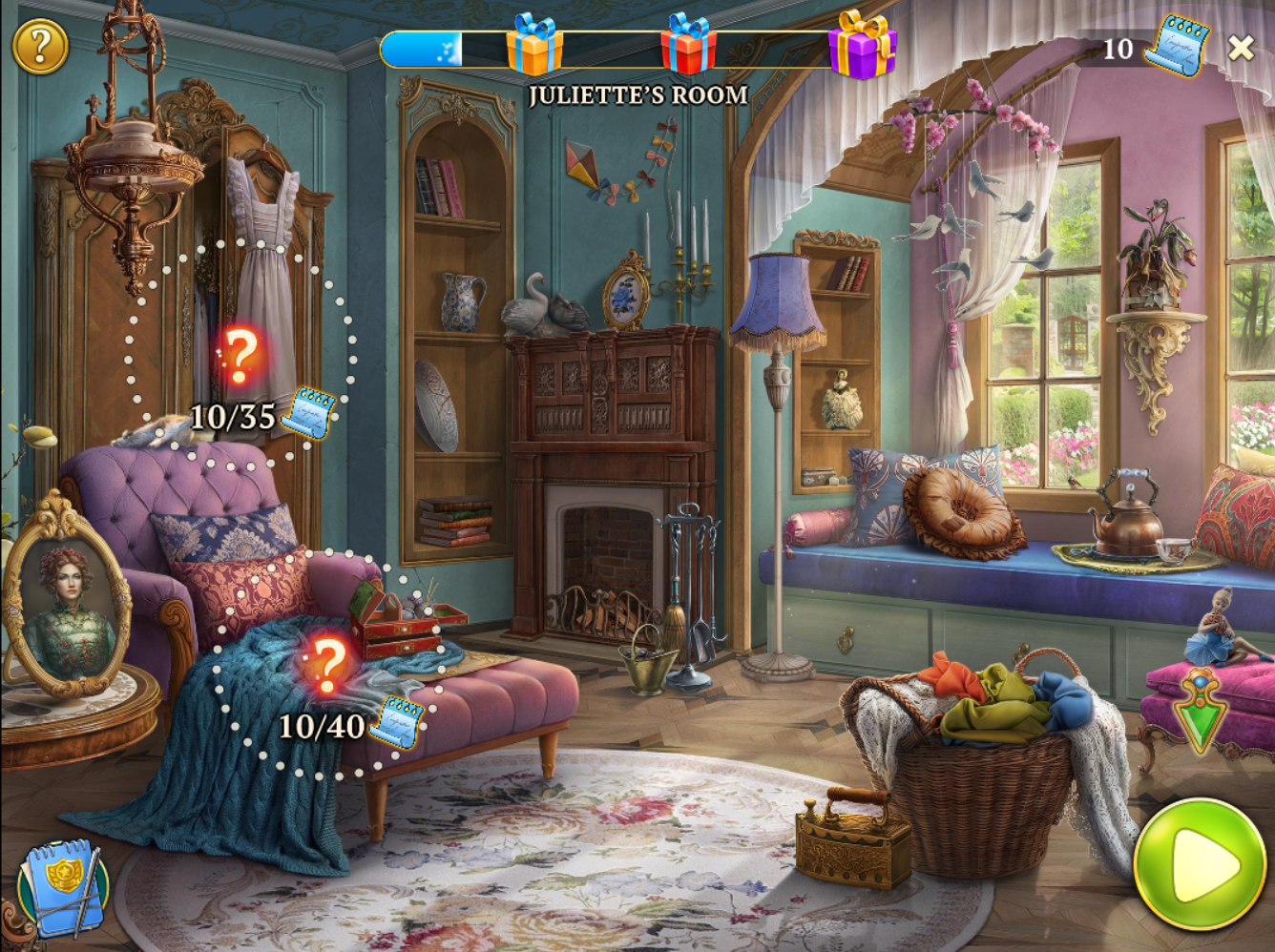Screen dimensions: 1275x952
Task: Tap the blue note currency counter icon
Action: [x=1177, y=46]
